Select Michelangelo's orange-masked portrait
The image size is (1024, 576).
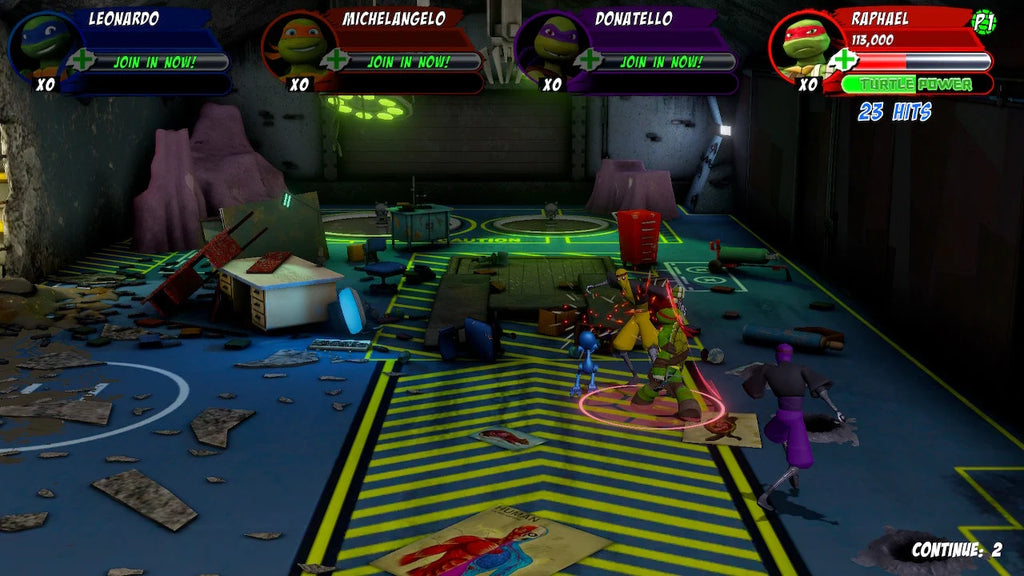[x=296, y=44]
